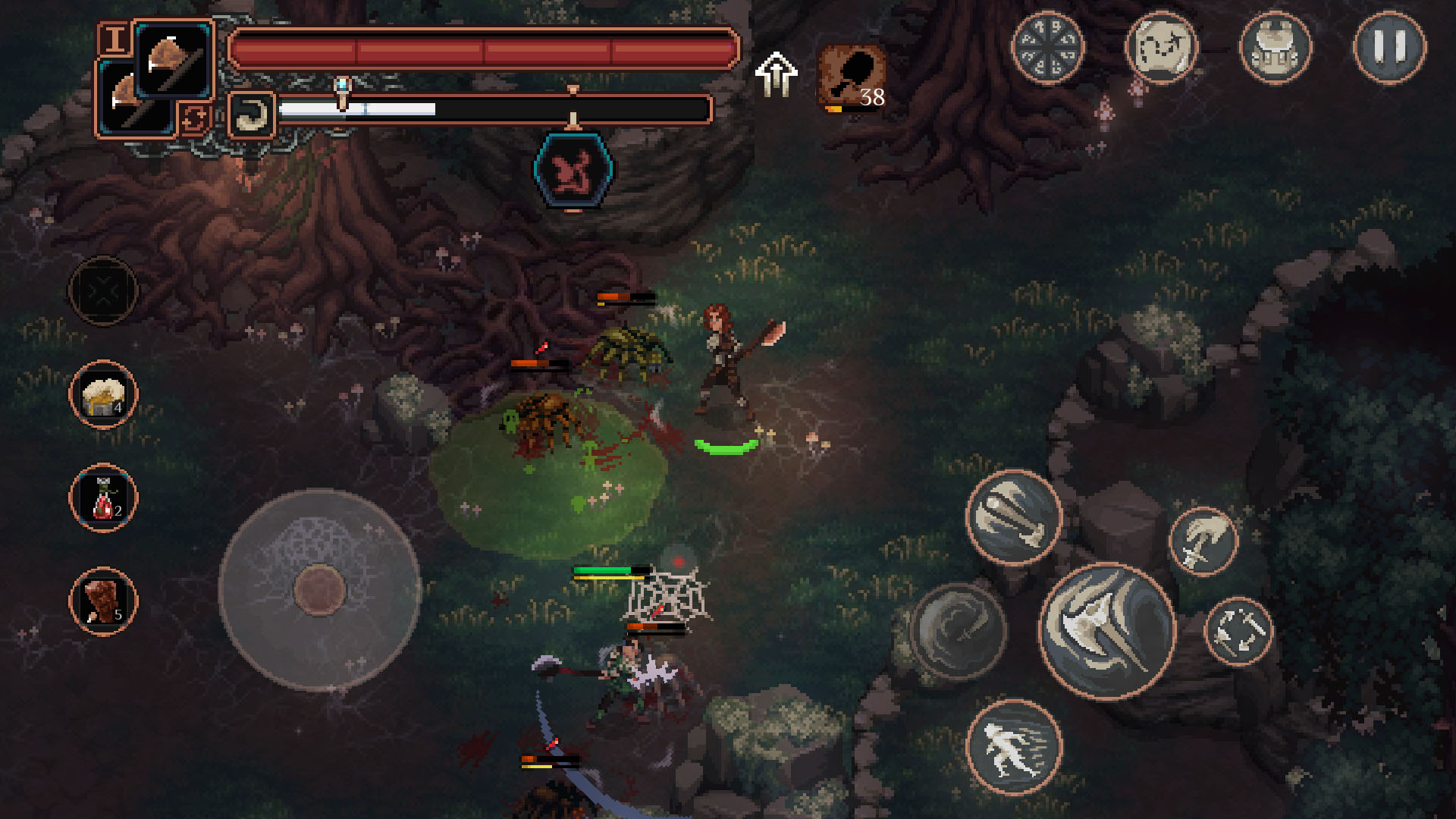Tap the upgrade arrow above the pickup

(x=777, y=72)
